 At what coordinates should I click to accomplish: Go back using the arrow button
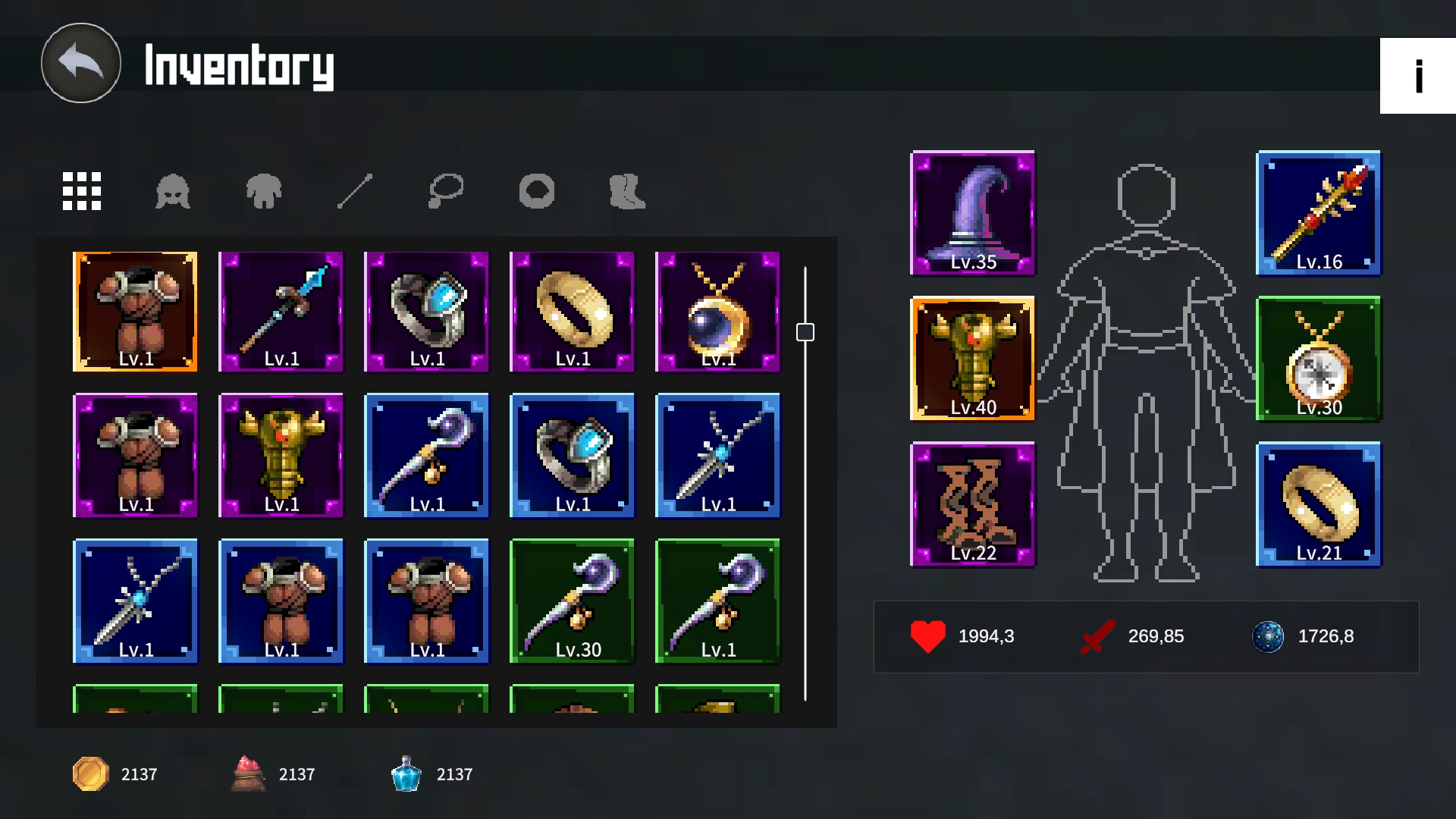click(x=80, y=63)
